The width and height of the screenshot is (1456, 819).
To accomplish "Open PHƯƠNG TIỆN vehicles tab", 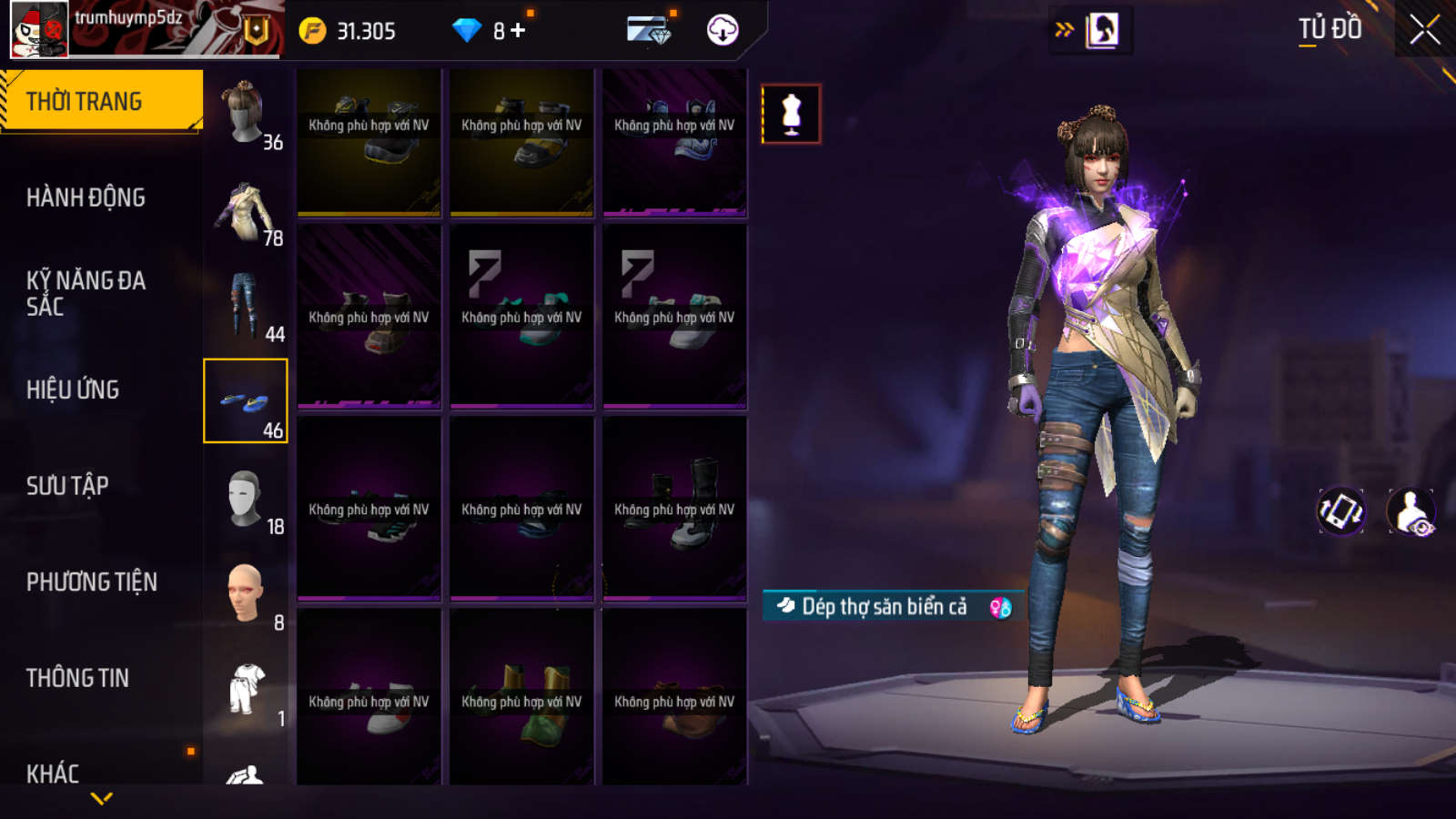I will [91, 582].
